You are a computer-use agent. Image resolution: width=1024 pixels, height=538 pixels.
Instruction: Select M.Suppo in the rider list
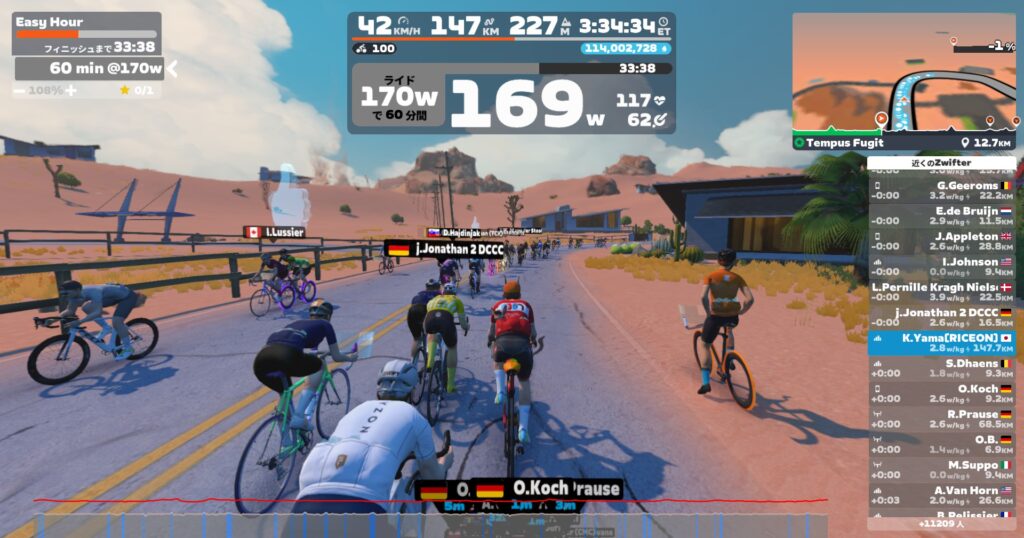point(941,469)
